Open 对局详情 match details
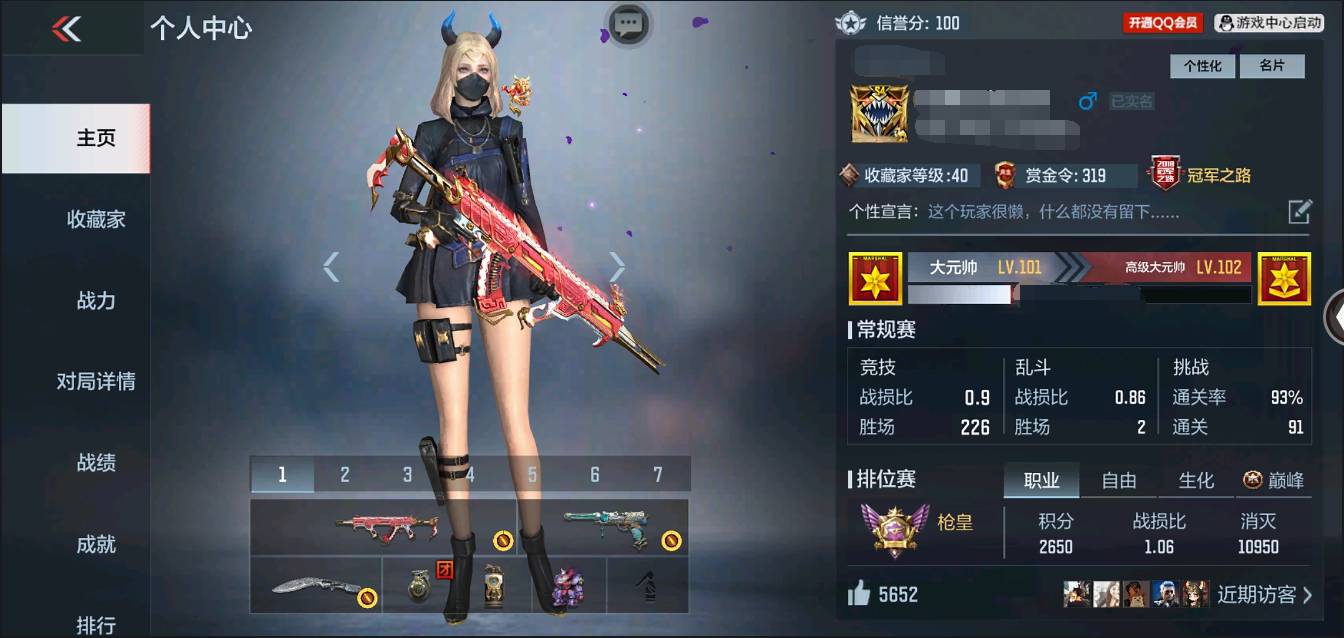The image size is (1344, 638). [96, 381]
